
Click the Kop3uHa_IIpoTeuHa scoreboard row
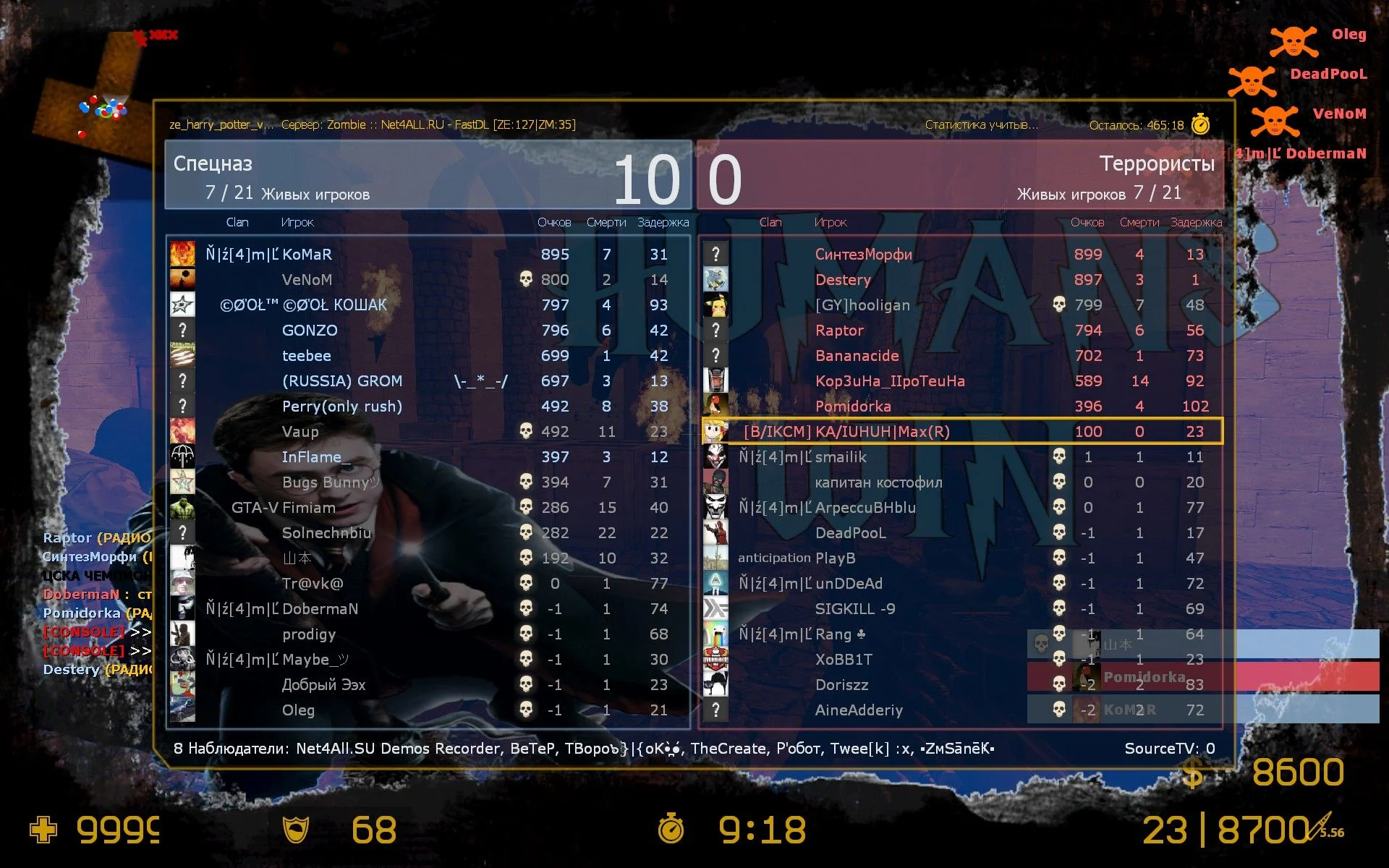click(x=890, y=381)
